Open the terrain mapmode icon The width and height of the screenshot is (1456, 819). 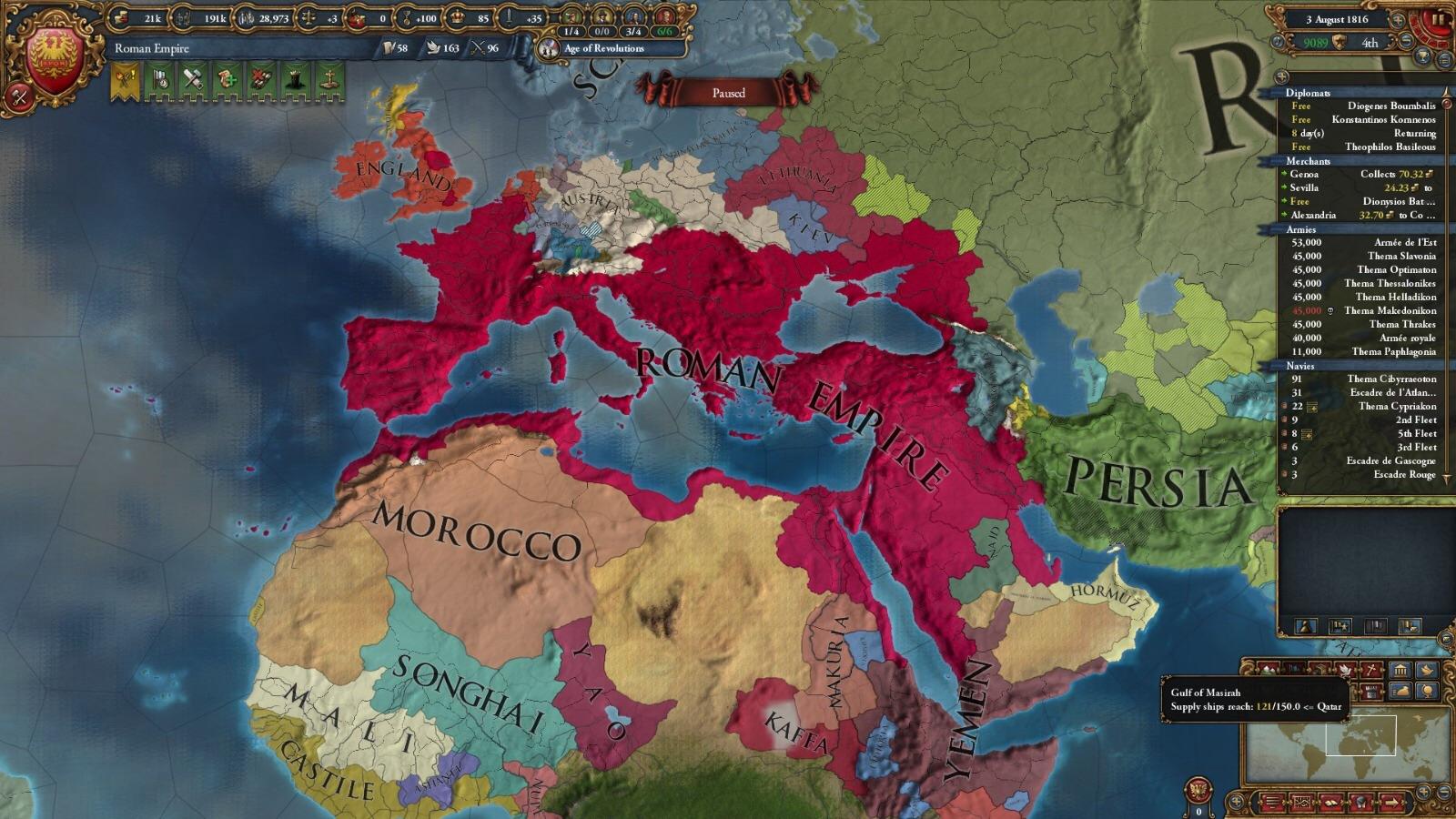coord(1269,670)
